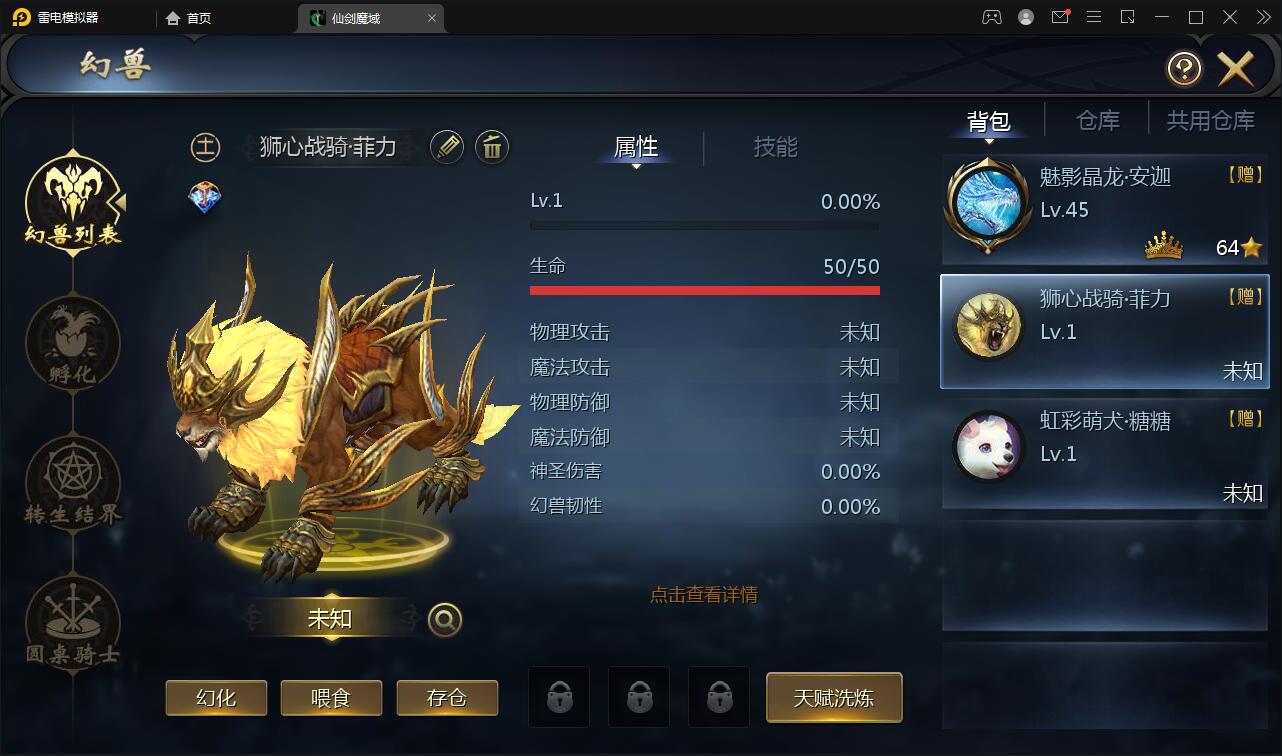This screenshot has height=756, width=1282.
Task: Open the 孵化 hatching panel
Action: coord(71,345)
